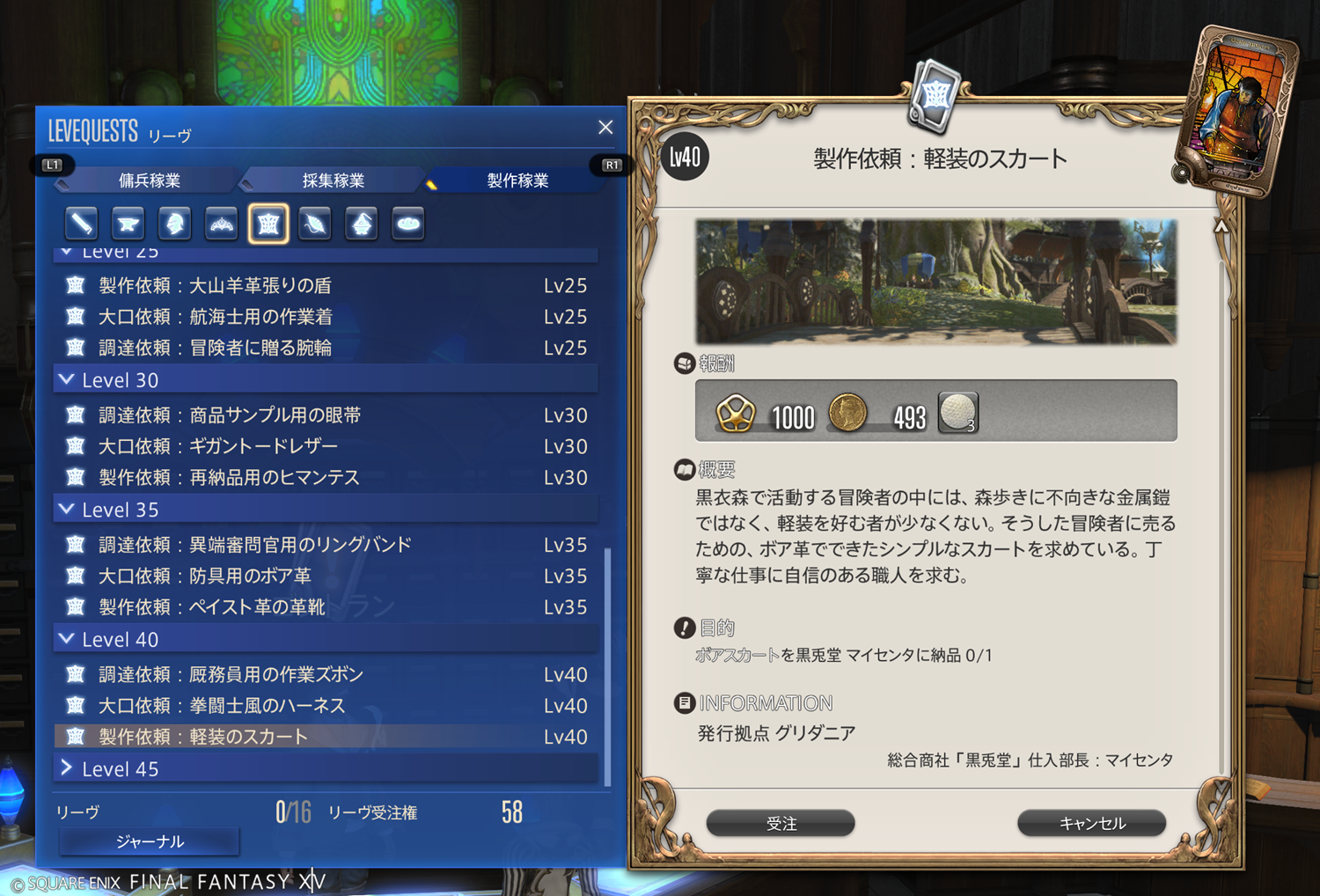Click the white reward item icon

[x=957, y=413]
